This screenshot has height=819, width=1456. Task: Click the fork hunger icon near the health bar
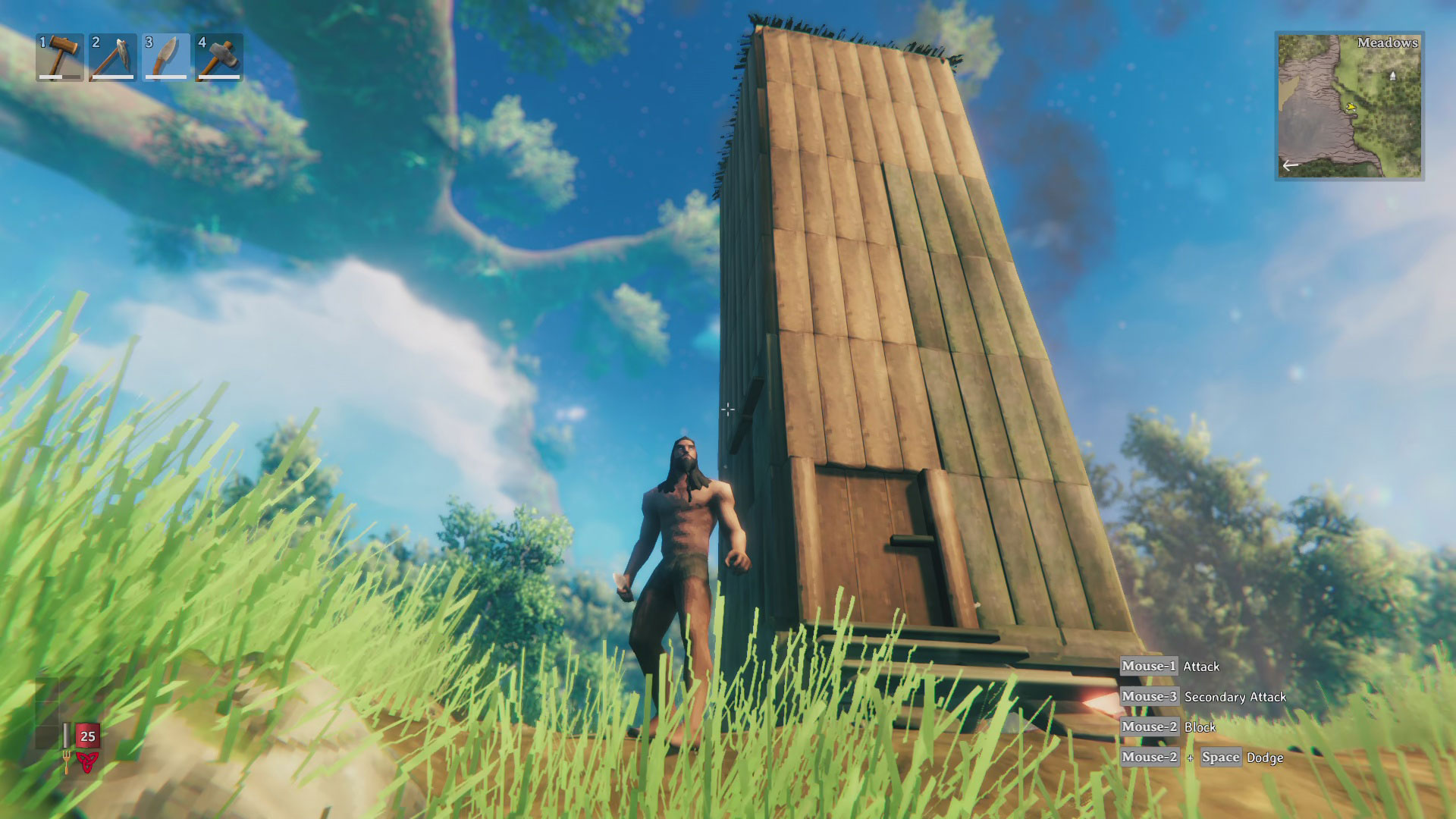coord(67,762)
